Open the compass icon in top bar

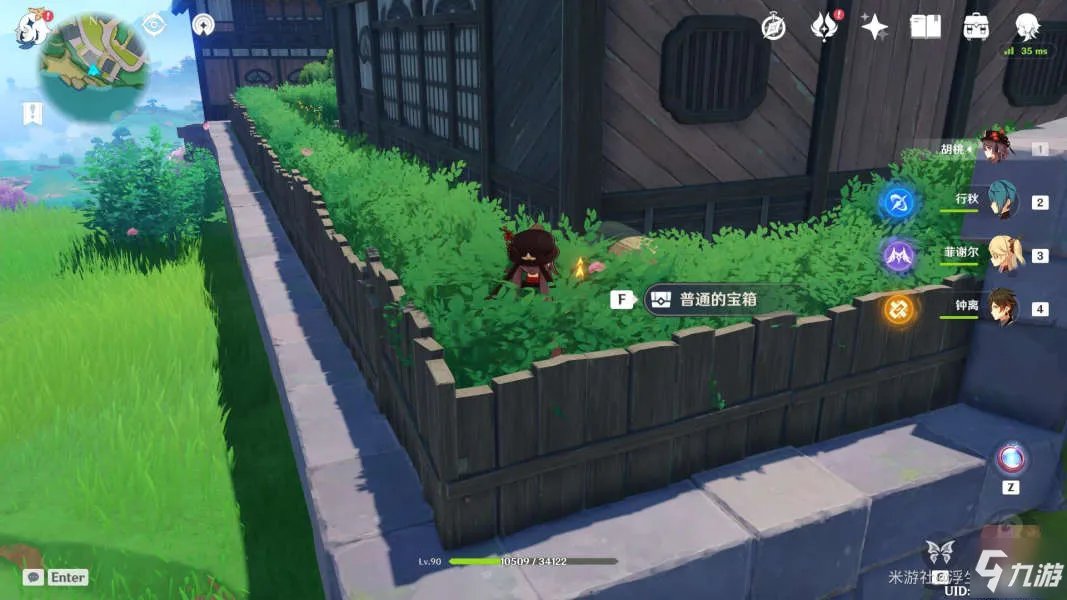(x=773, y=27)
